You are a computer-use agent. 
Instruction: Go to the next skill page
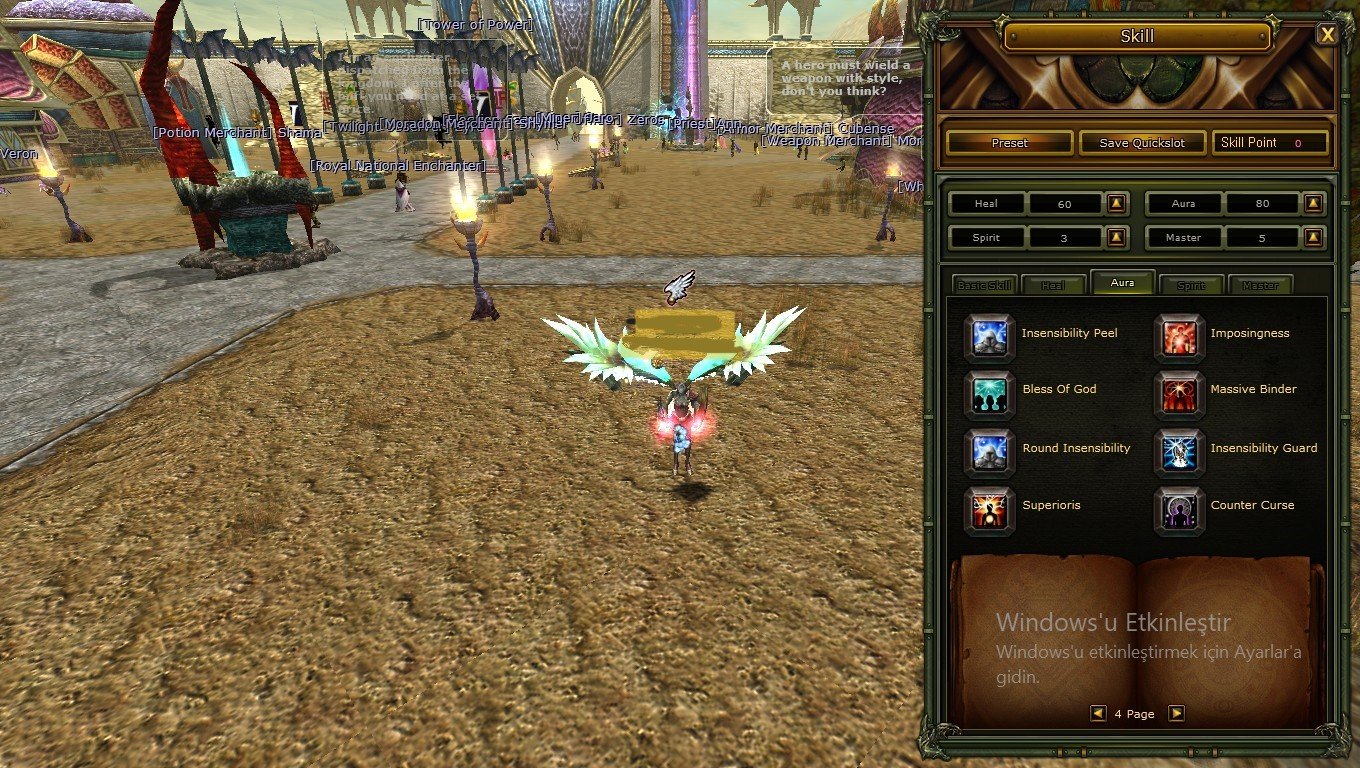pyautogui.click(x=1176, y=713)
